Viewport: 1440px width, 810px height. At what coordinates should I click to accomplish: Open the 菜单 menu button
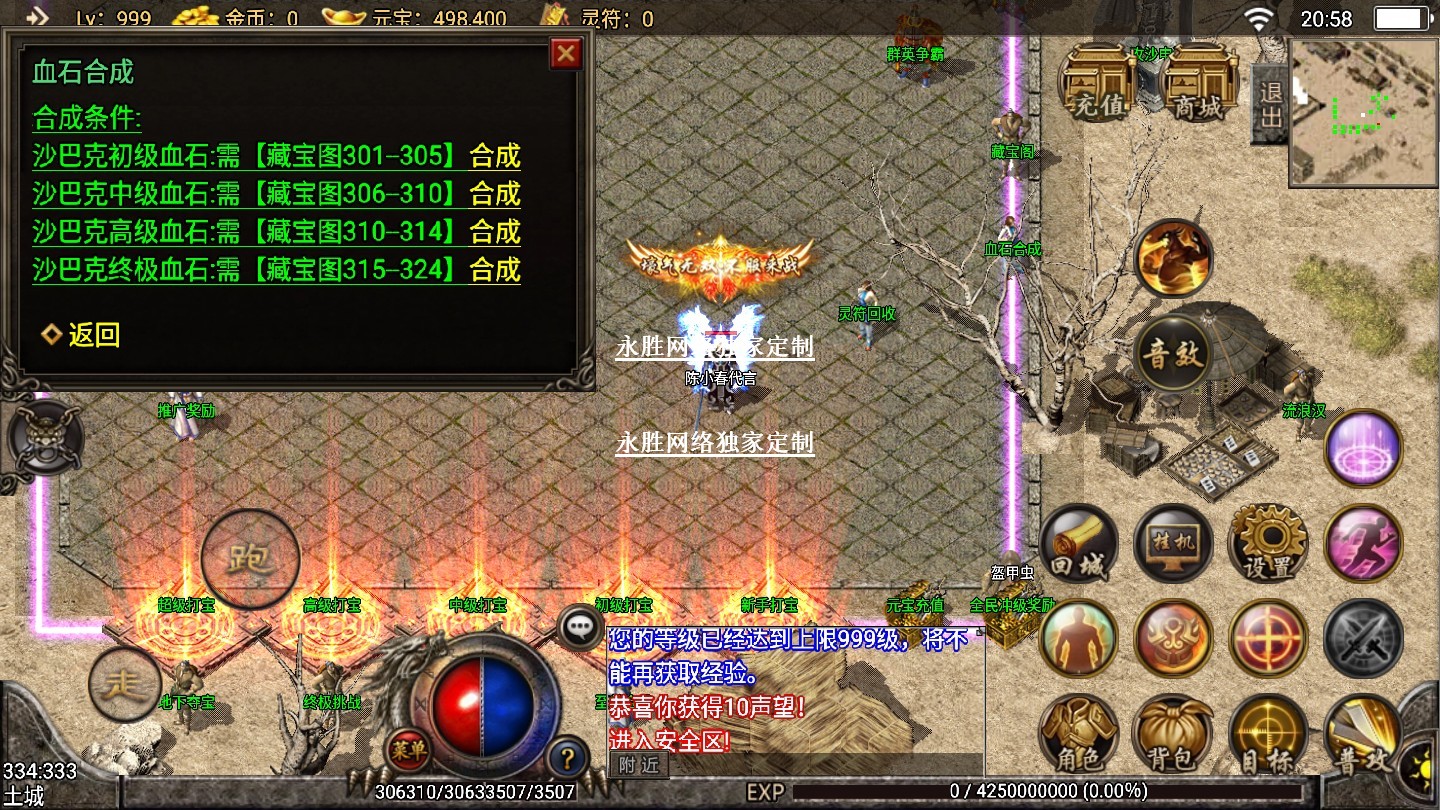(409, 749)
